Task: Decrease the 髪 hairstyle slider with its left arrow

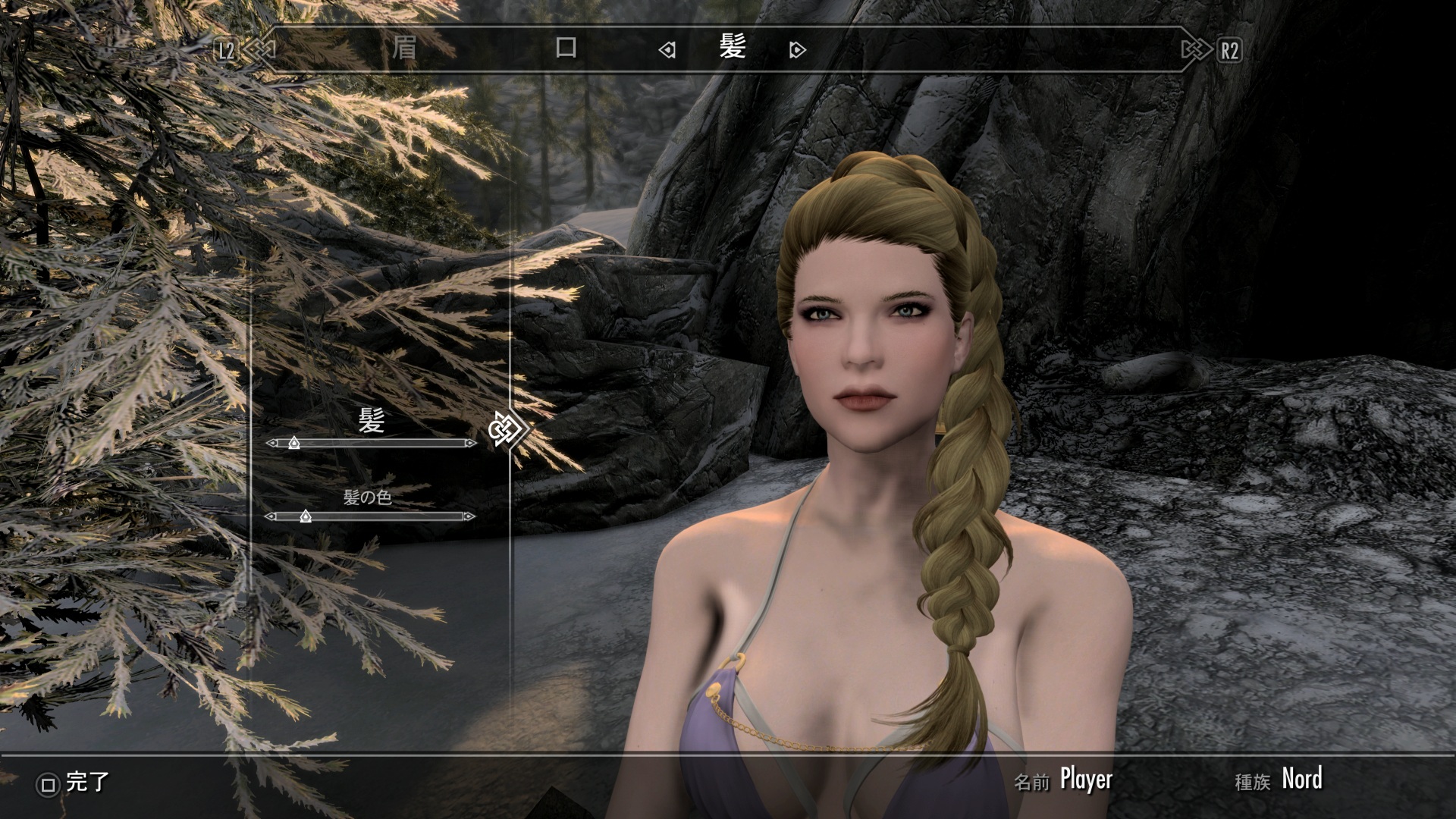Action: [x=271, y=443]
